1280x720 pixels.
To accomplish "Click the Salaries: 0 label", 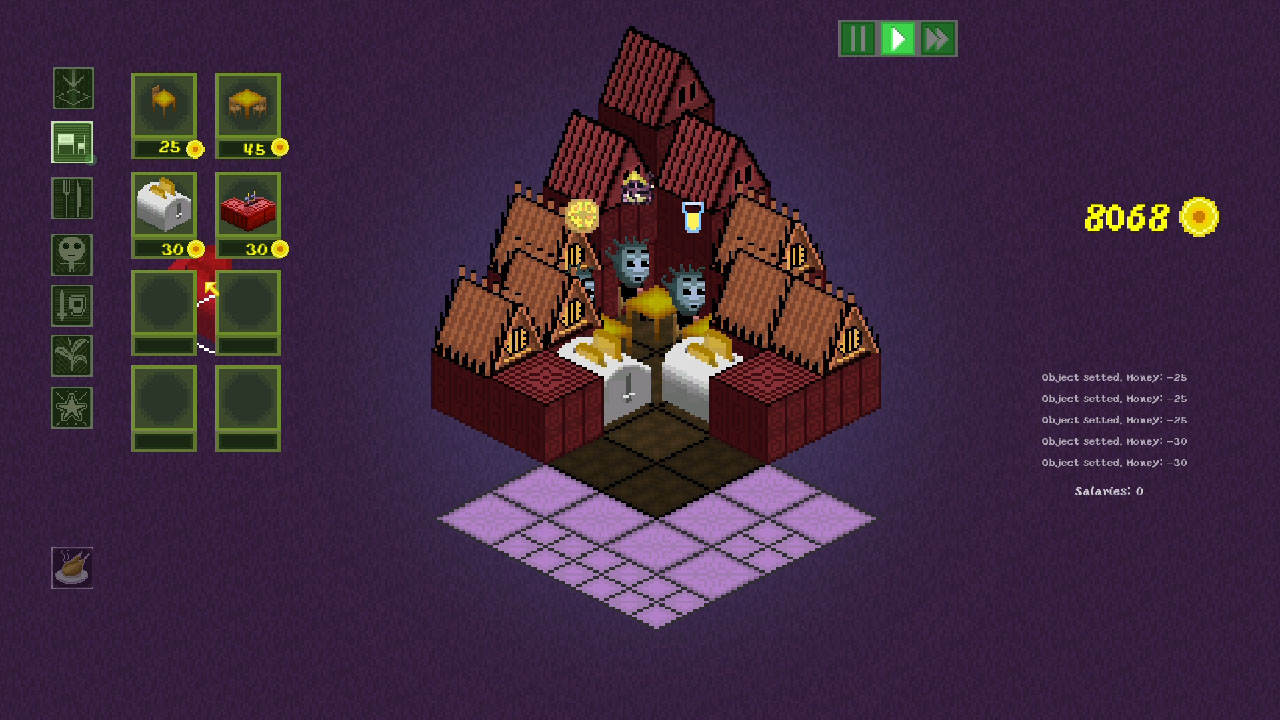I will [1106, 491].
